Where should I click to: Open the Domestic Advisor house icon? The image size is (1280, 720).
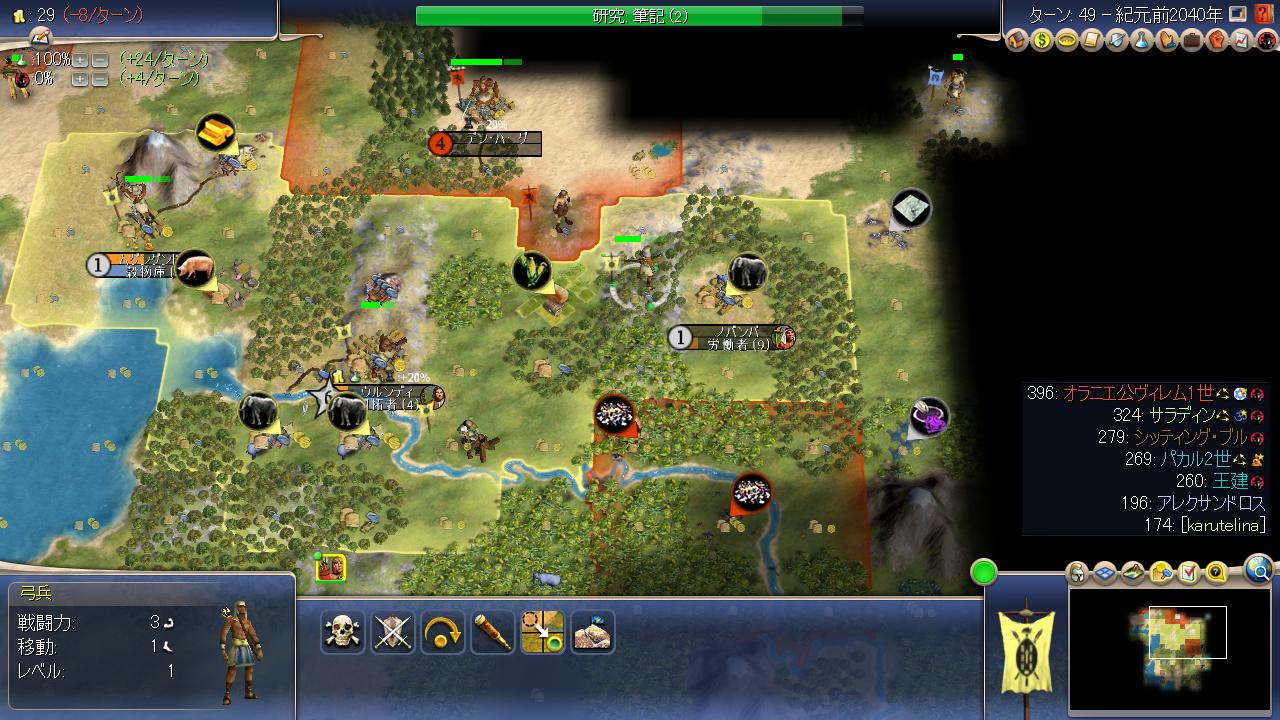pyautogui.click(x=1017, y=41)
